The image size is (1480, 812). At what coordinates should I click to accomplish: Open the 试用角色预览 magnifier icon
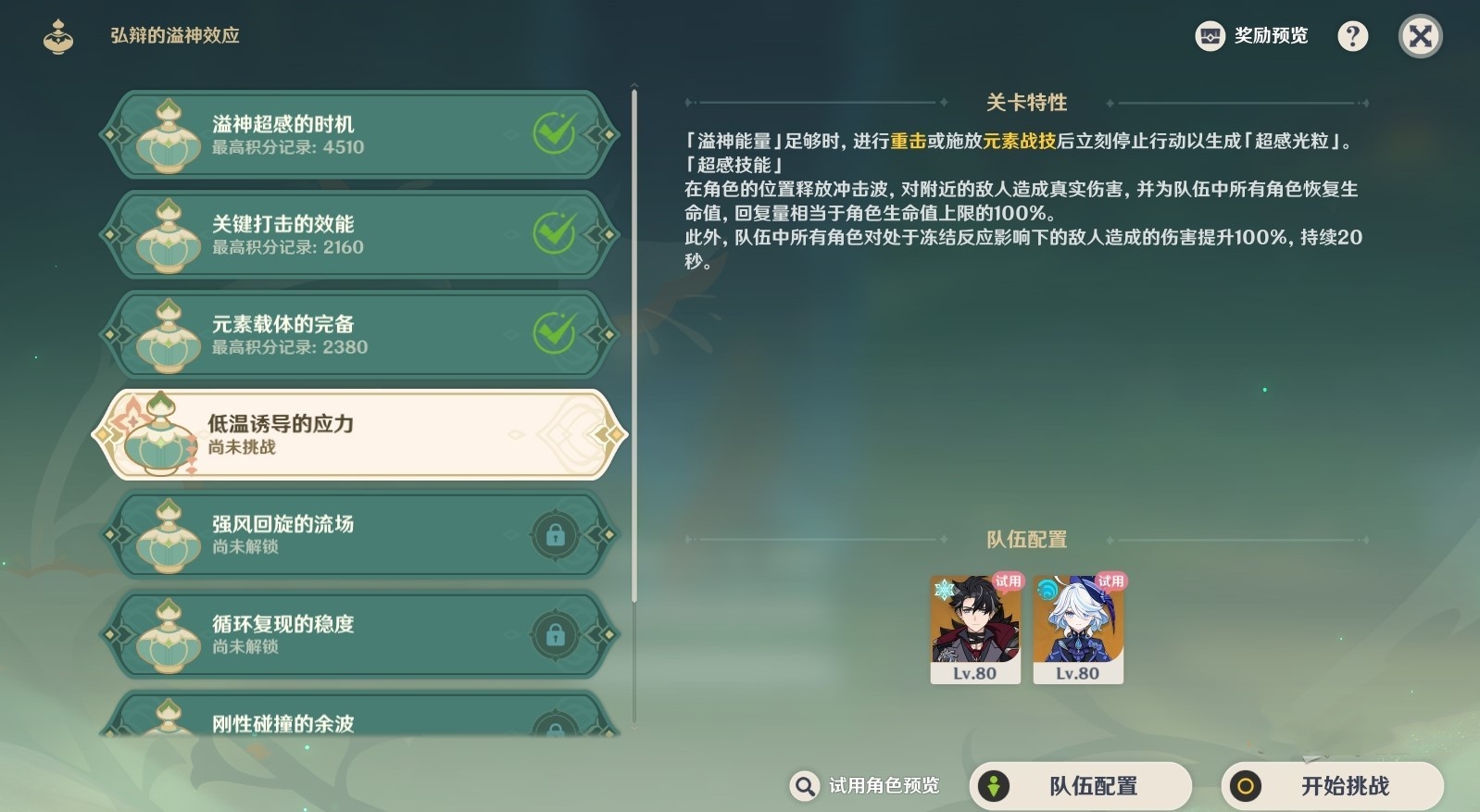(804, 785)
